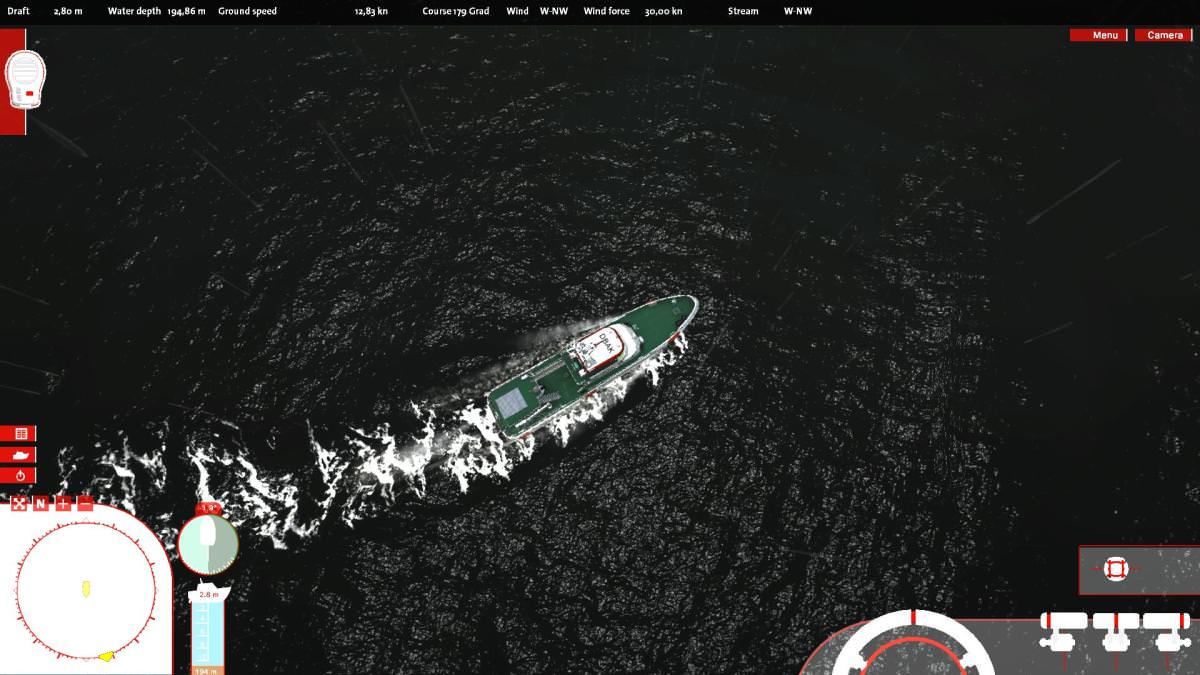Click the lifebuoy rescue icon

(x=1116, y=569)
